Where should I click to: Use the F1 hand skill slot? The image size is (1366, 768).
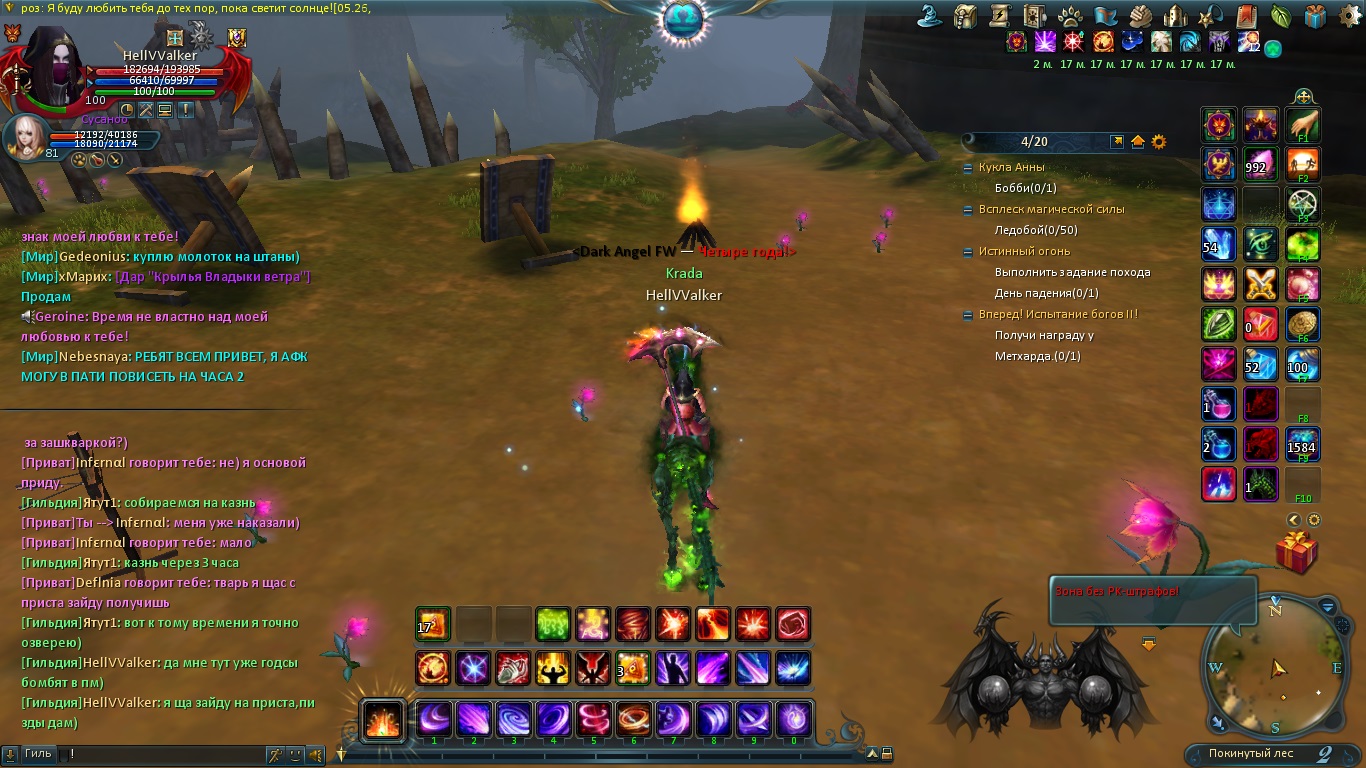tap(1303, 126)
